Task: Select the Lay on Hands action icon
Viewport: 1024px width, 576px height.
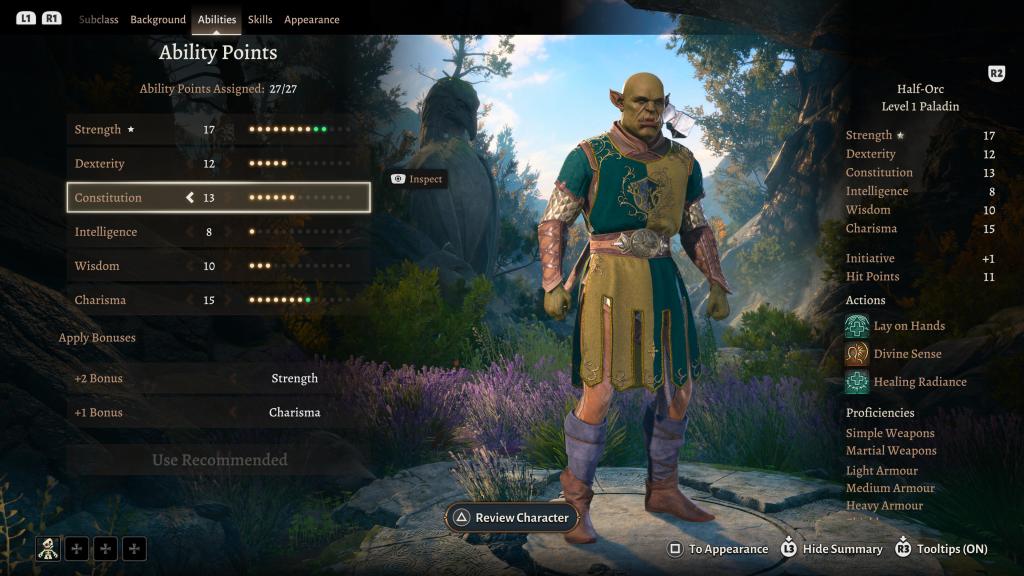Action: [857, 326]
